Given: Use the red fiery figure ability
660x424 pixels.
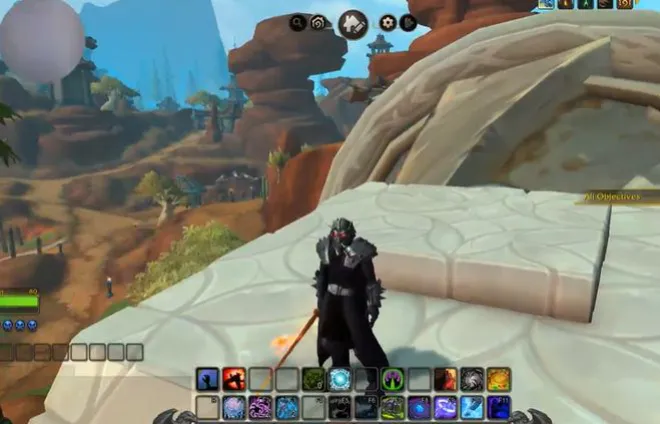Looking at the screenshot, I should pyautogui.click(x=234, y=379).
